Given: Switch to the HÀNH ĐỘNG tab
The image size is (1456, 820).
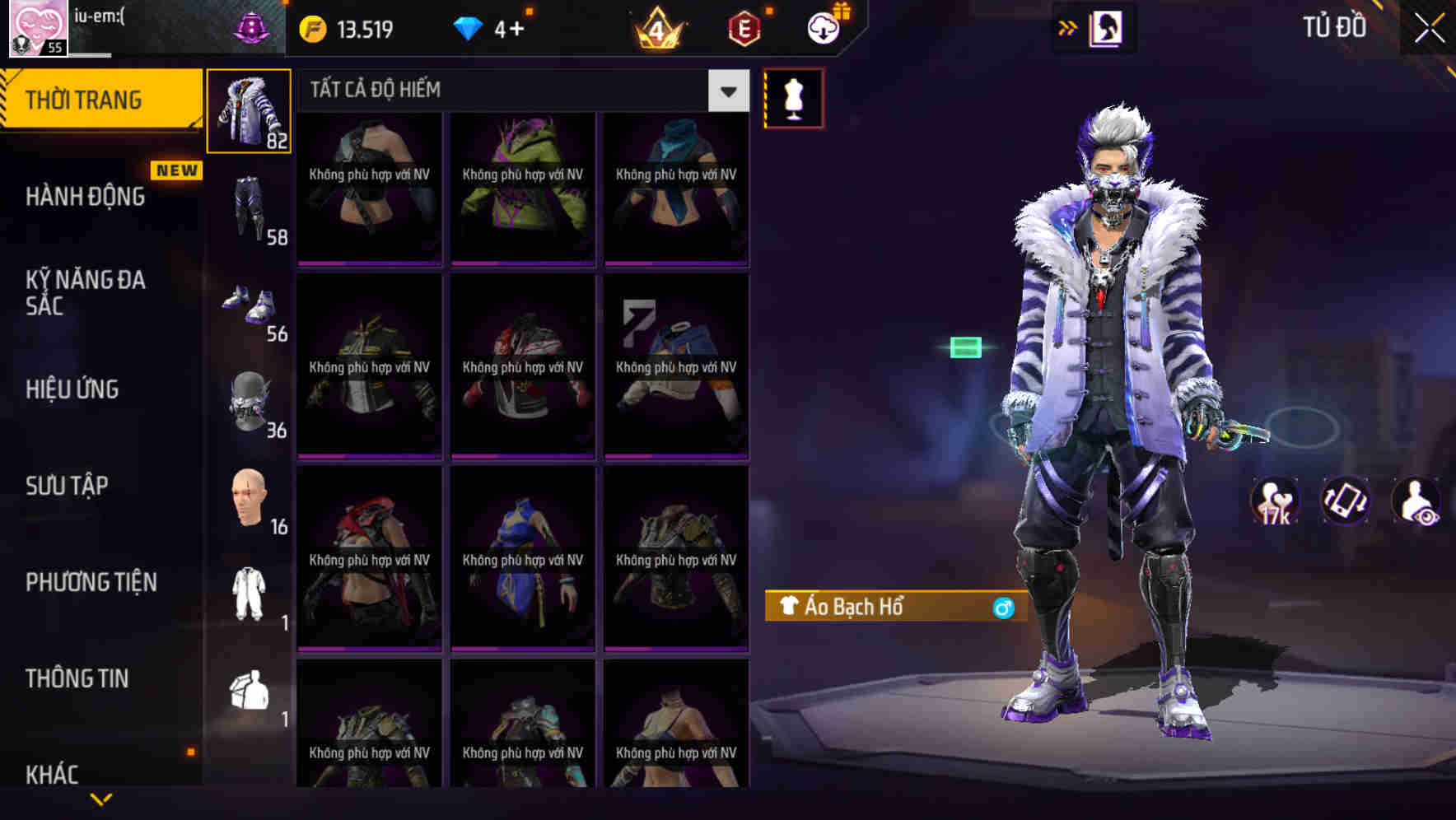Looking at the screenshot, I should click(85, 196).
